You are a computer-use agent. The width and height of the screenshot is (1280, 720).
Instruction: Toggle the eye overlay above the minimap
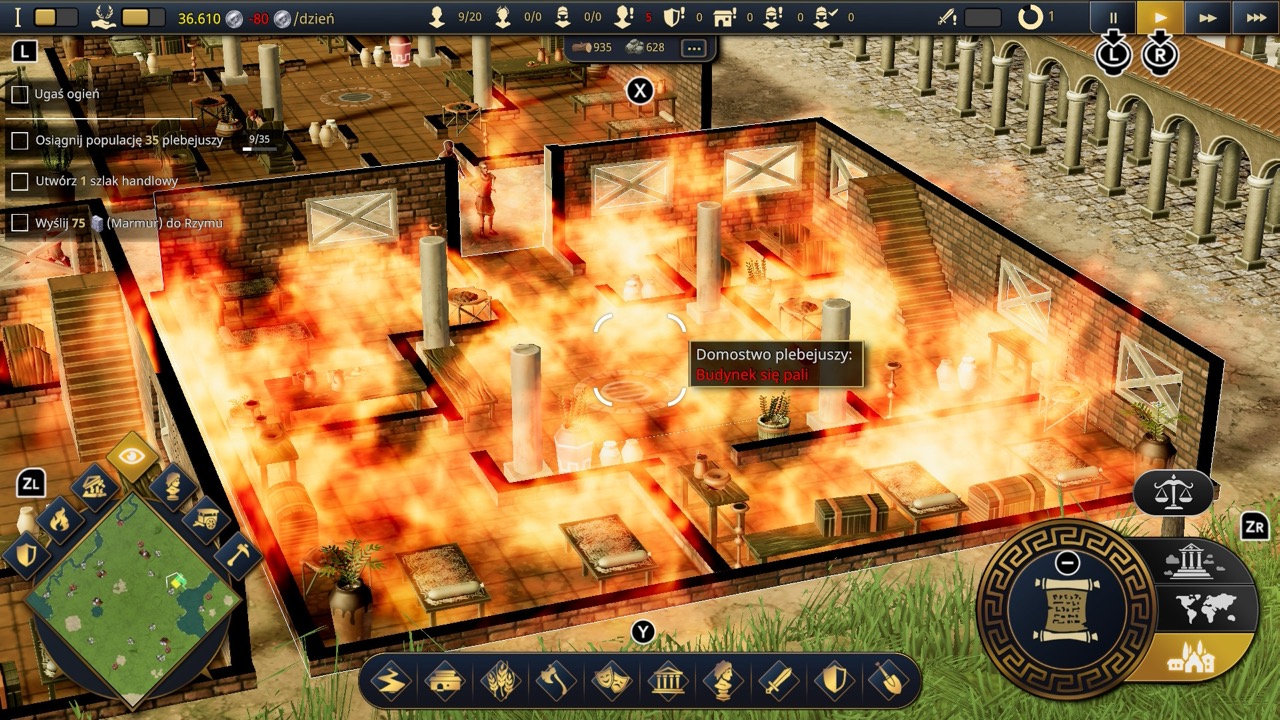click(133, 458)
